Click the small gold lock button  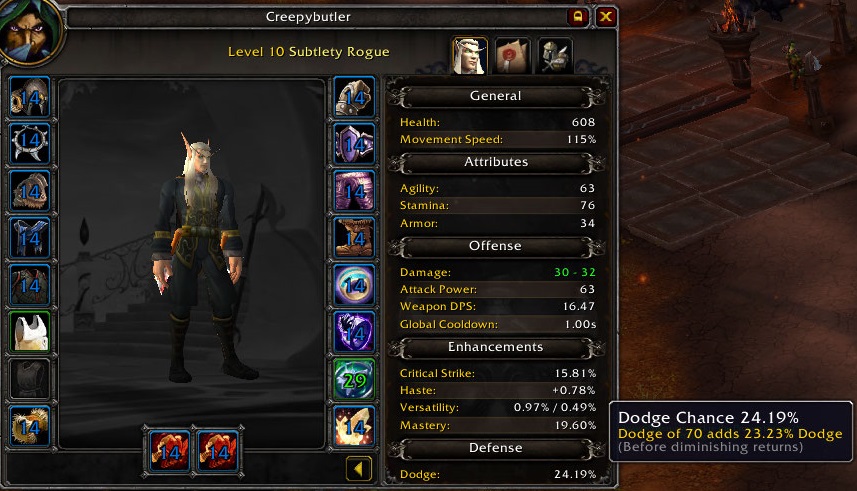coord(578,17)
